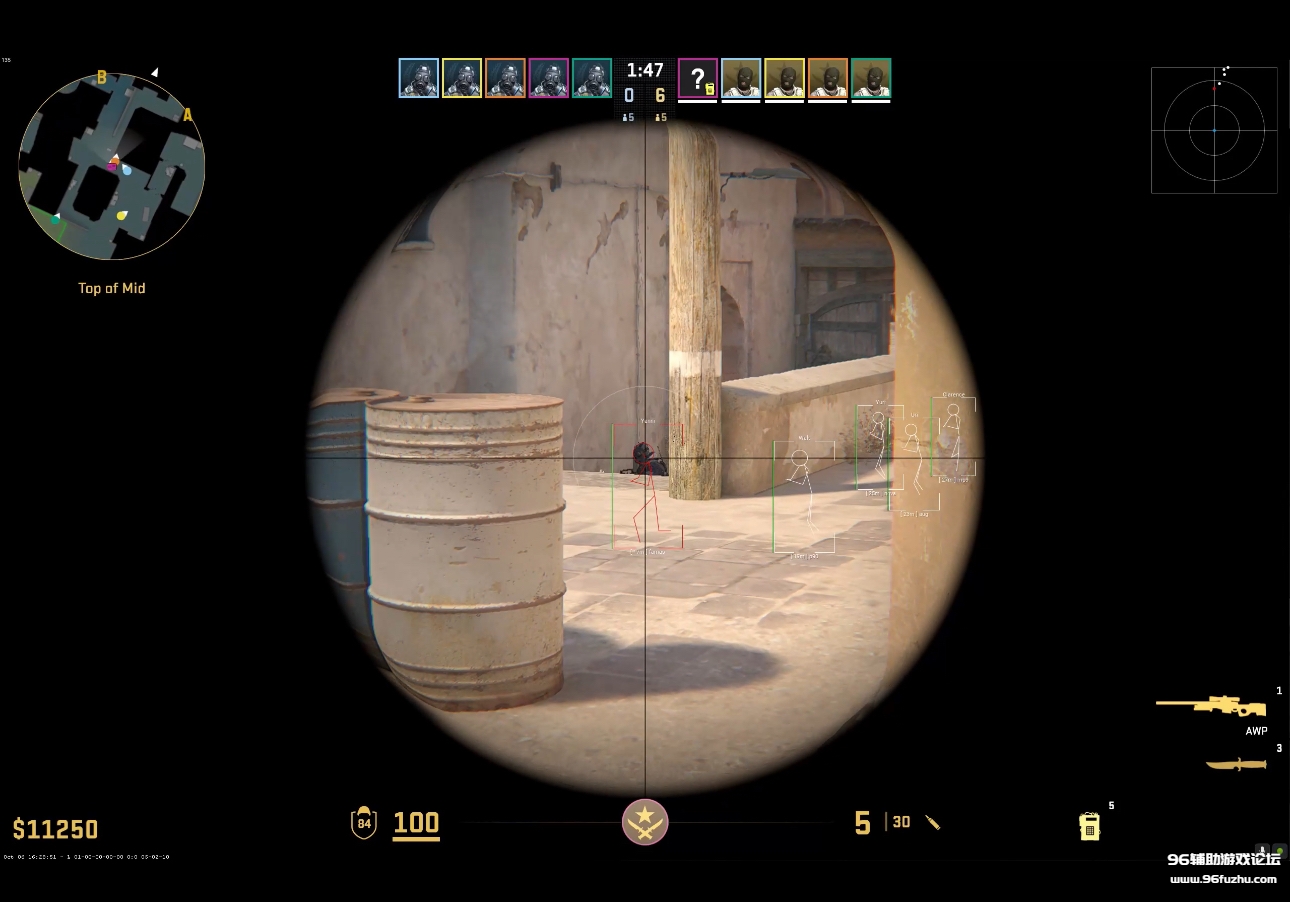
Task: Choose the yellow-bordered balaclava player avatar
Action: pyautogui.click(x=785, y=78)
